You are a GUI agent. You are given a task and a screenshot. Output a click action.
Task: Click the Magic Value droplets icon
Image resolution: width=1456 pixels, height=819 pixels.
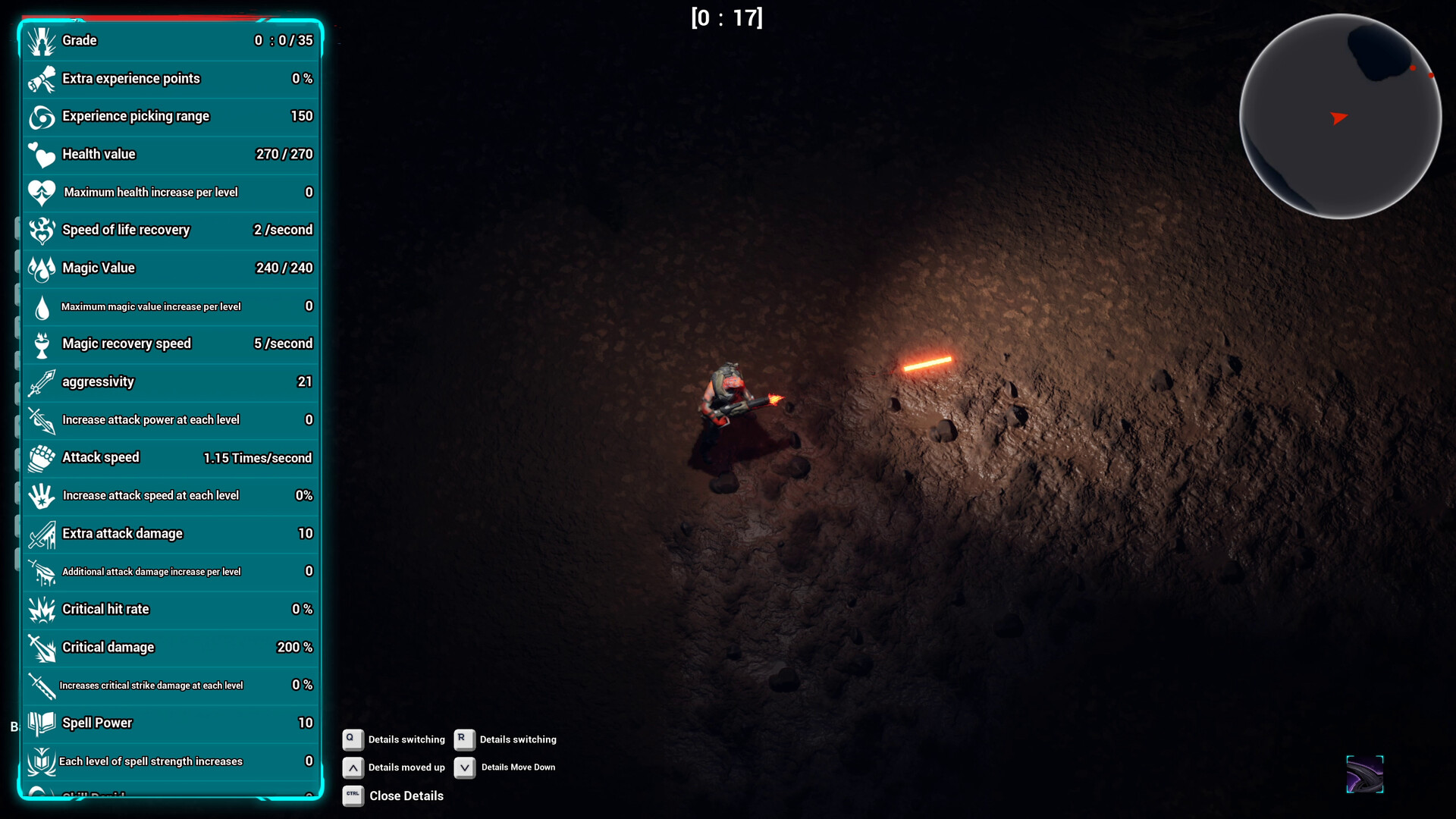tap(42, 268)
